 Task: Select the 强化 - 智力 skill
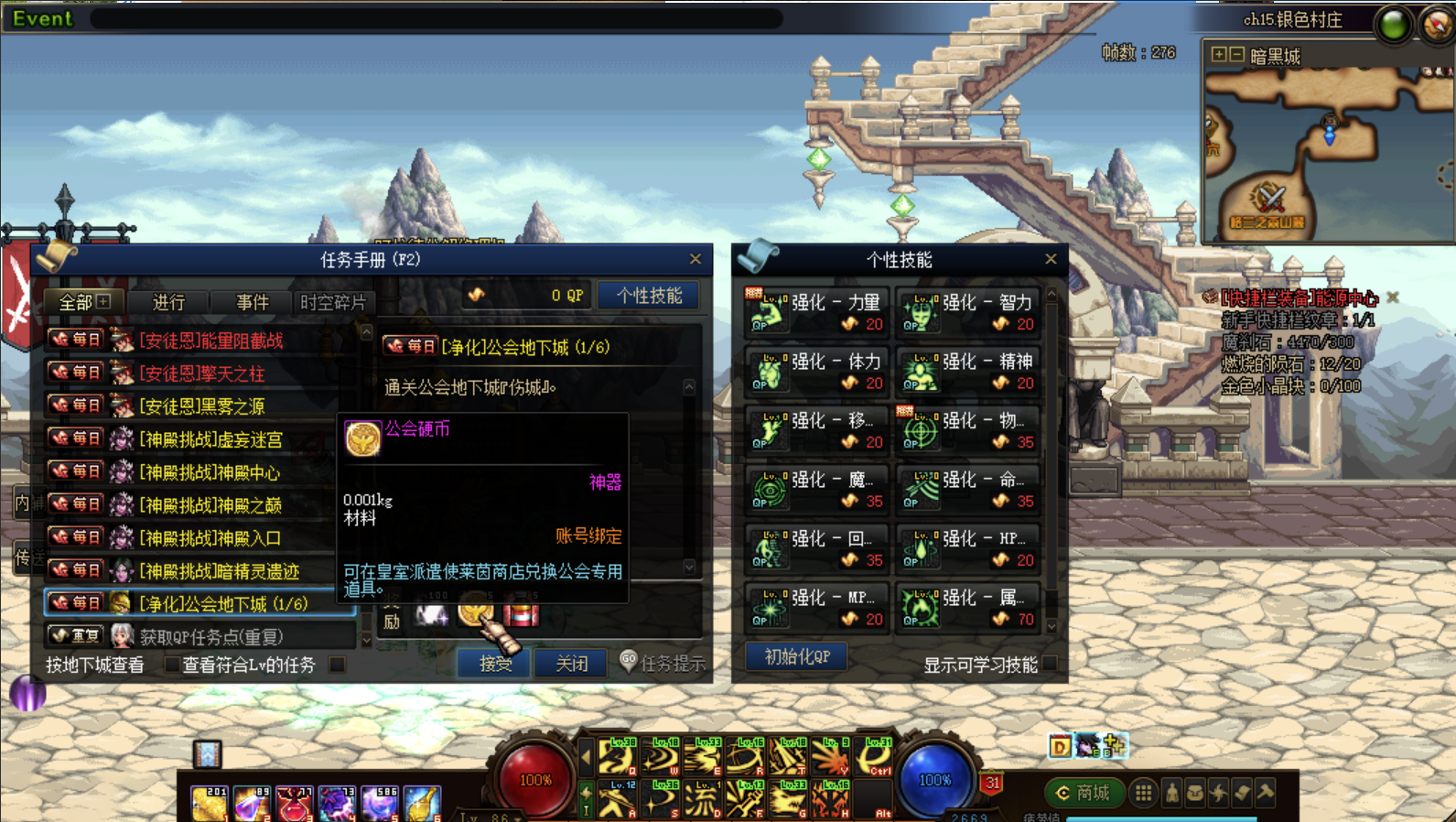967,312
